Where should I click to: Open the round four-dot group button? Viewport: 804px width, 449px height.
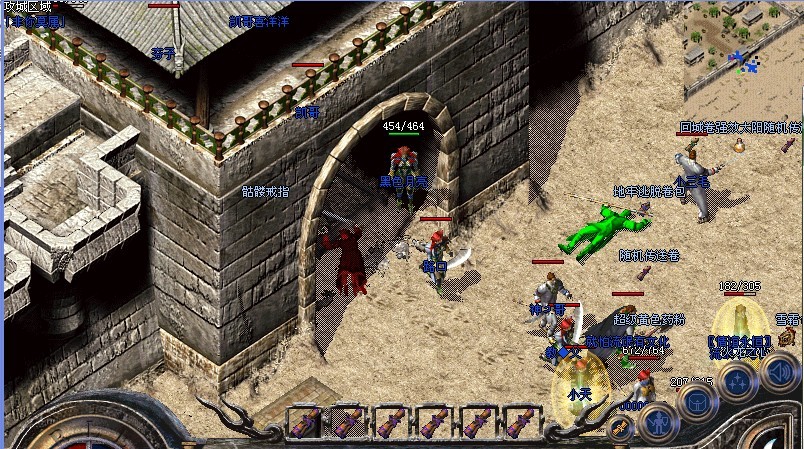tap(737, 381)
